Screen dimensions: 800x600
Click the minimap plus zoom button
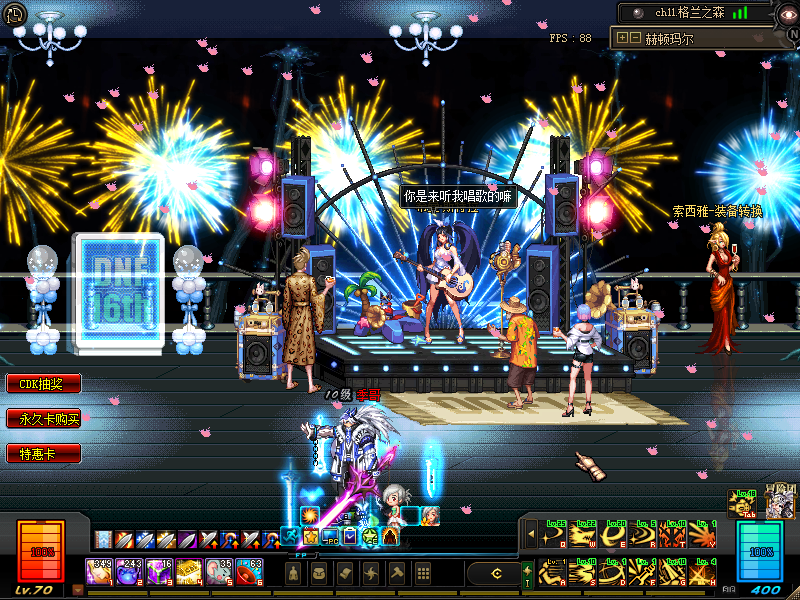pyautogui.click(x=623, y=38)
